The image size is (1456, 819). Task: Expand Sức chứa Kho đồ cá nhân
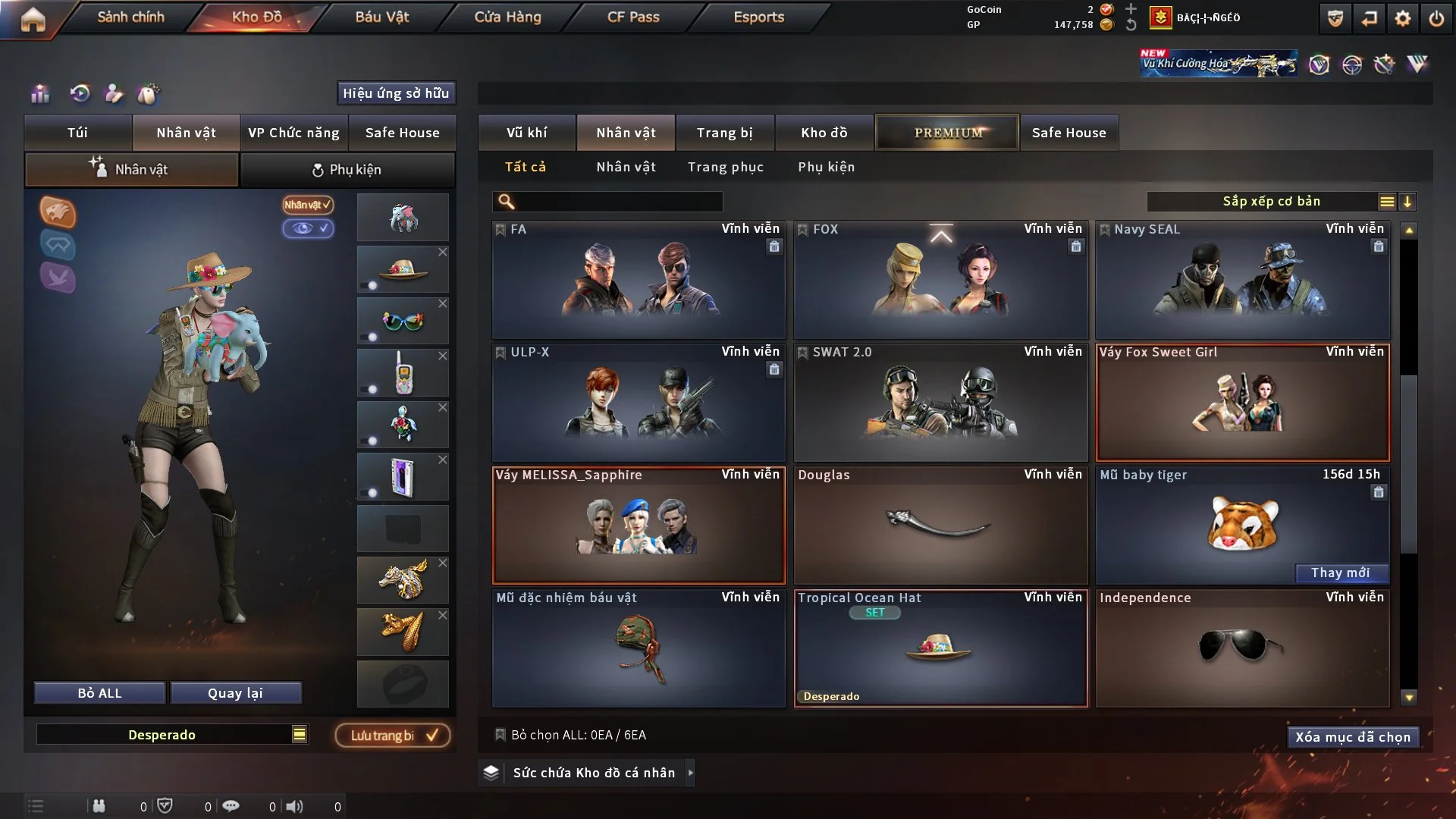point(689,773)
